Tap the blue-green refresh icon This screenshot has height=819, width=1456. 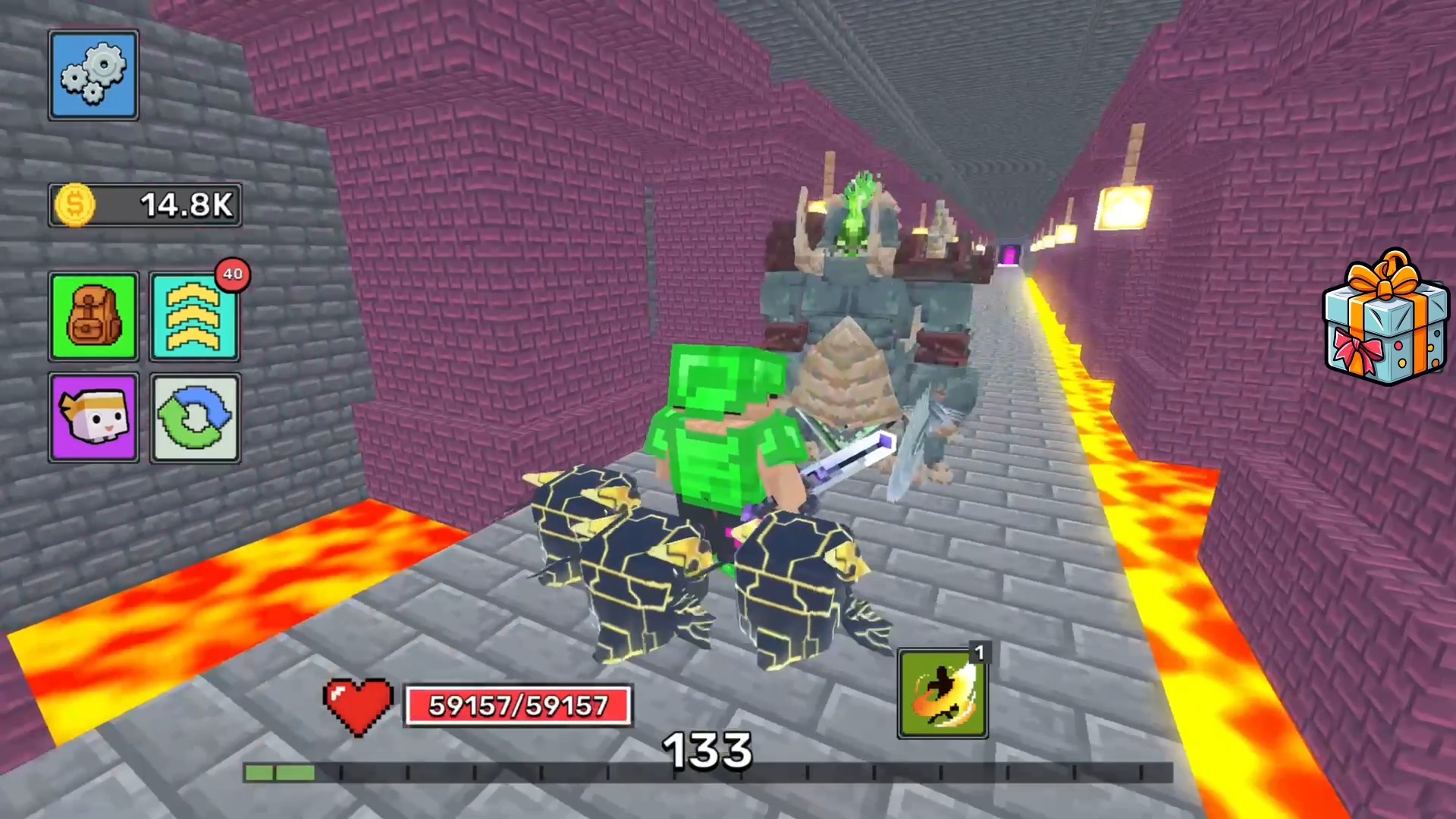(x=195, y=418)
